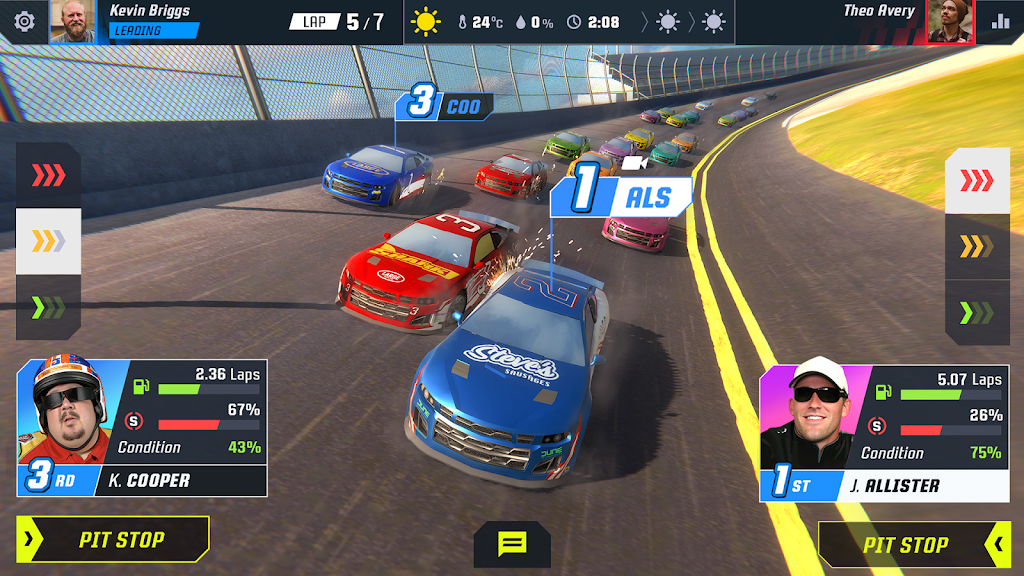Set J. Allister's pace to green chevrons
This screenshot has width=1024, height=576.
tap(977, 312)
